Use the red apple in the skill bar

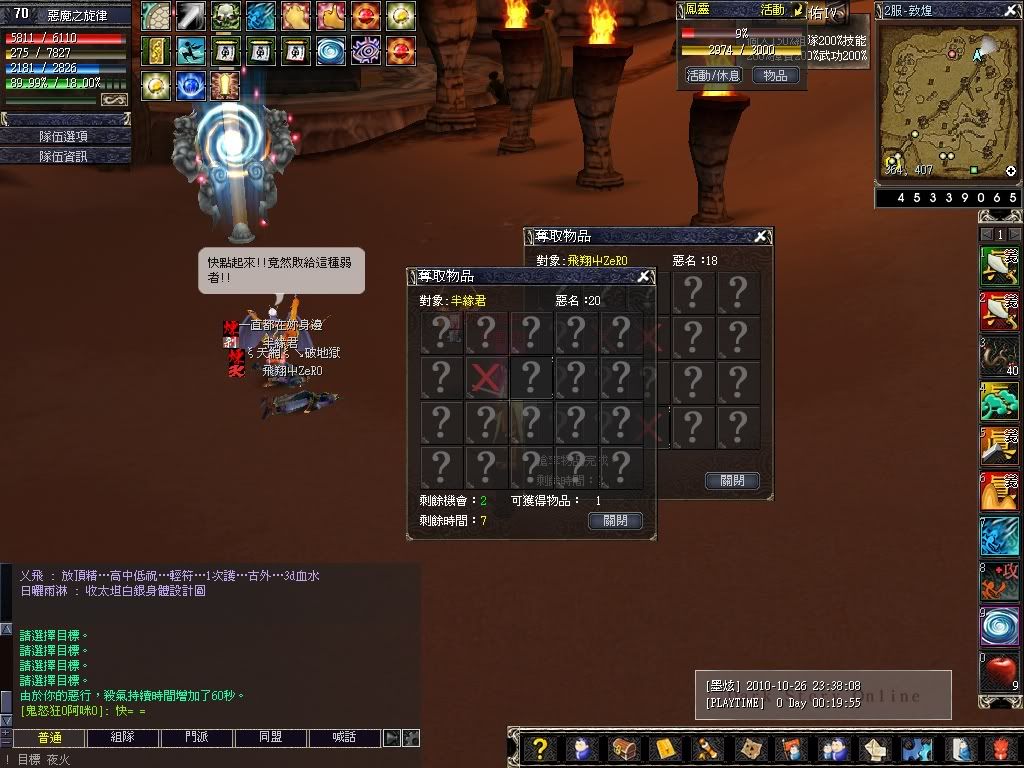[998, 671]
